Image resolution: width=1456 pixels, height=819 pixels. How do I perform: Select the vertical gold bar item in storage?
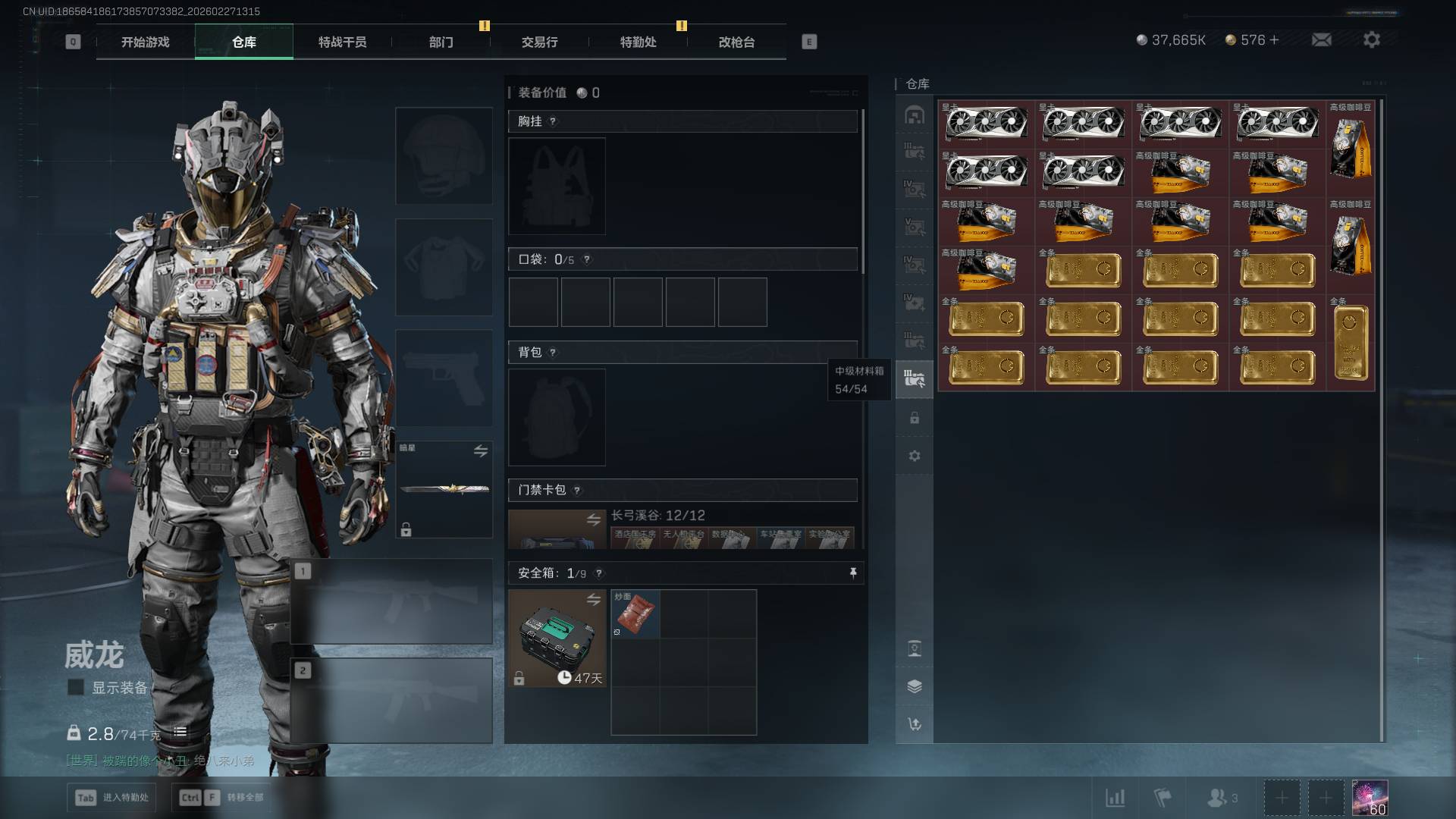tap(1351, 343)
